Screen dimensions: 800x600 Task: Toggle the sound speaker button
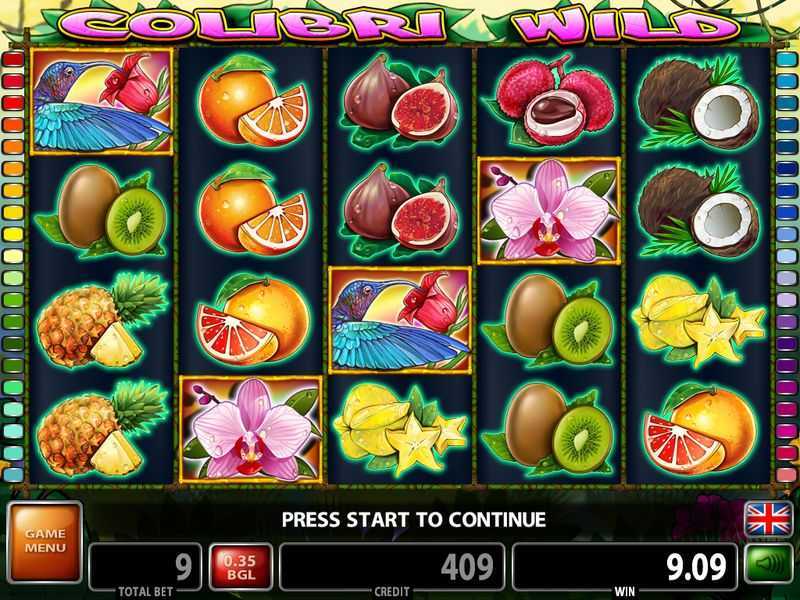pyautogui.click(x=767, y=566)
